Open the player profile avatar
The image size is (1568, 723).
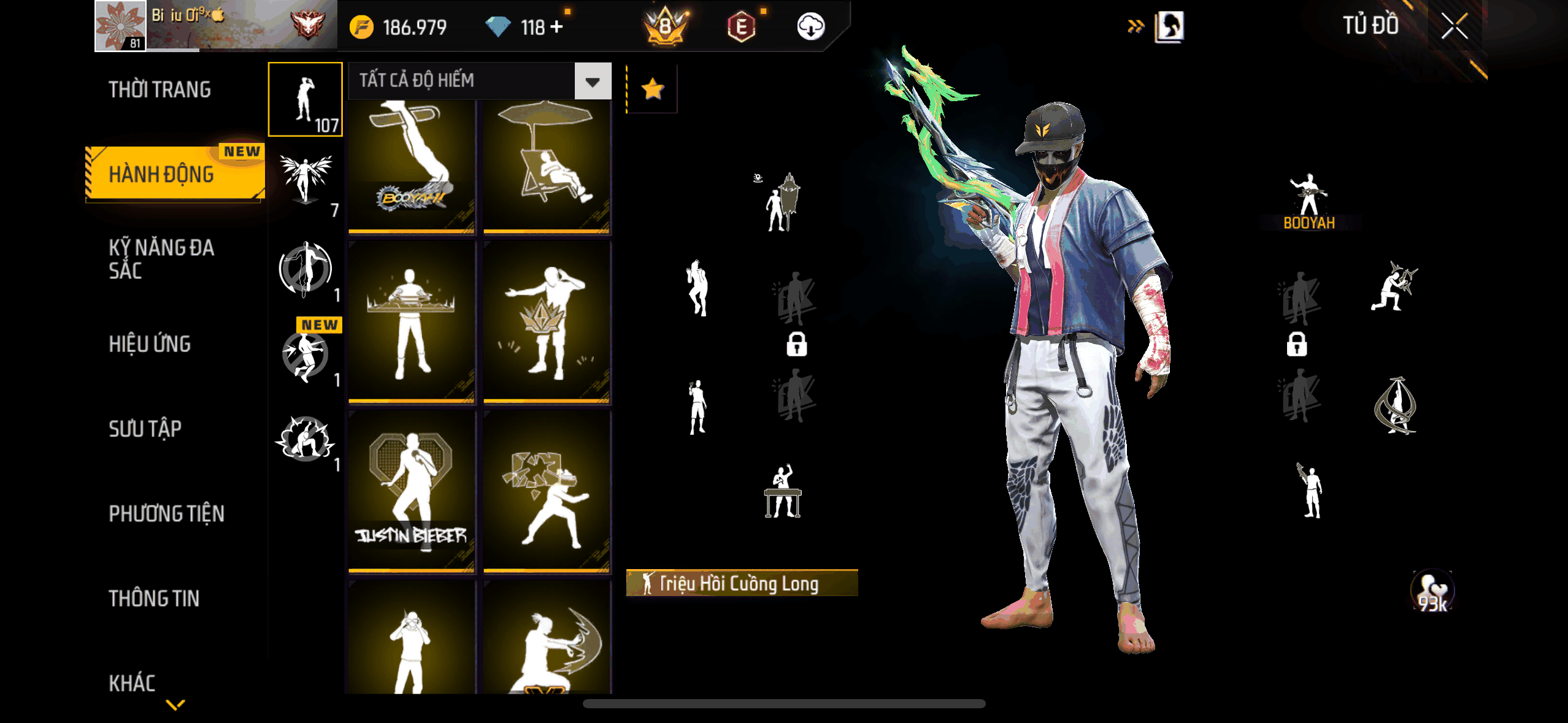tap(120, 26)
